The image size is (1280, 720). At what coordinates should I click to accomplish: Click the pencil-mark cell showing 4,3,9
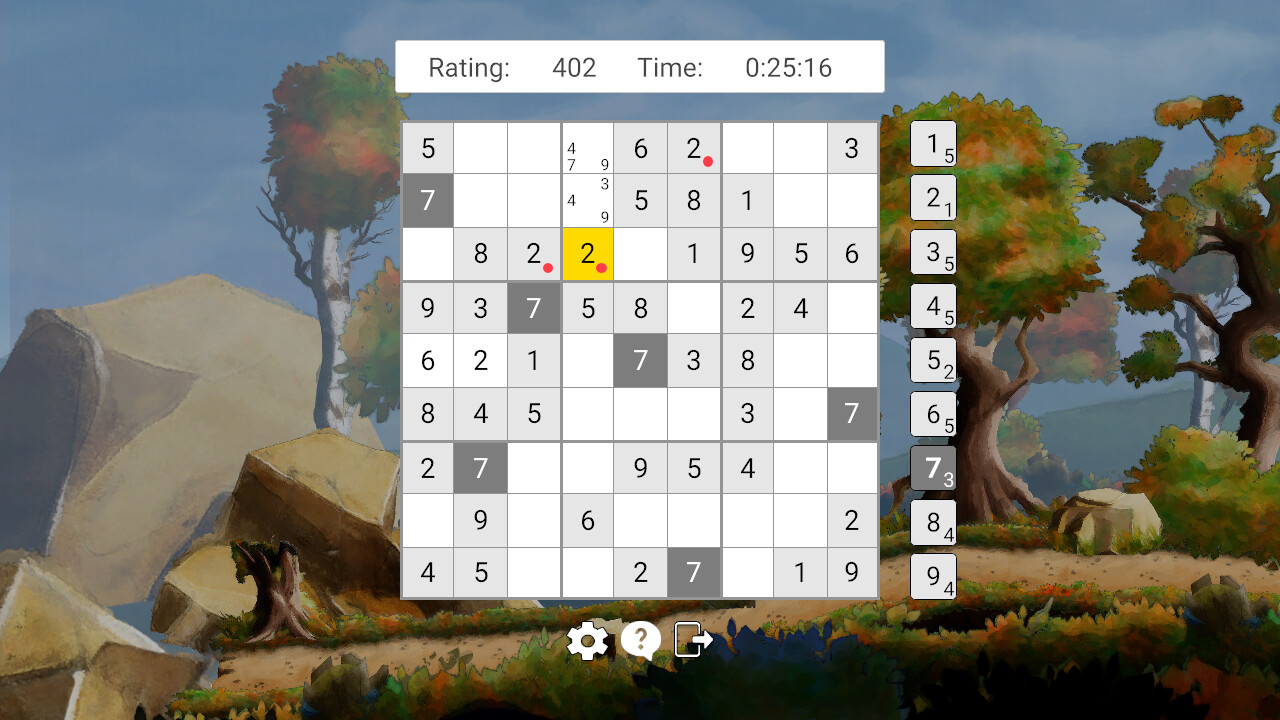tap(587, 200)
